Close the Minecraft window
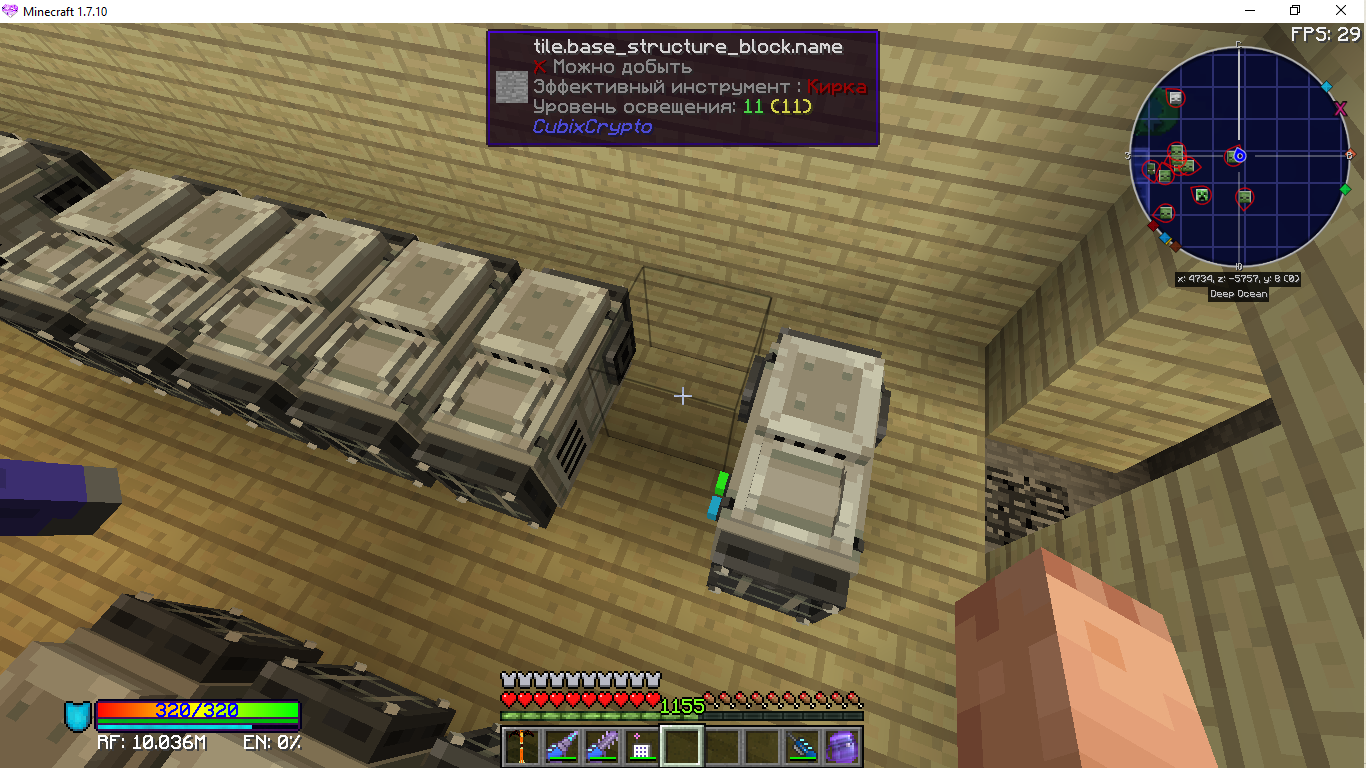This screenshot has height=768, width=1366. coord(1342,11)
